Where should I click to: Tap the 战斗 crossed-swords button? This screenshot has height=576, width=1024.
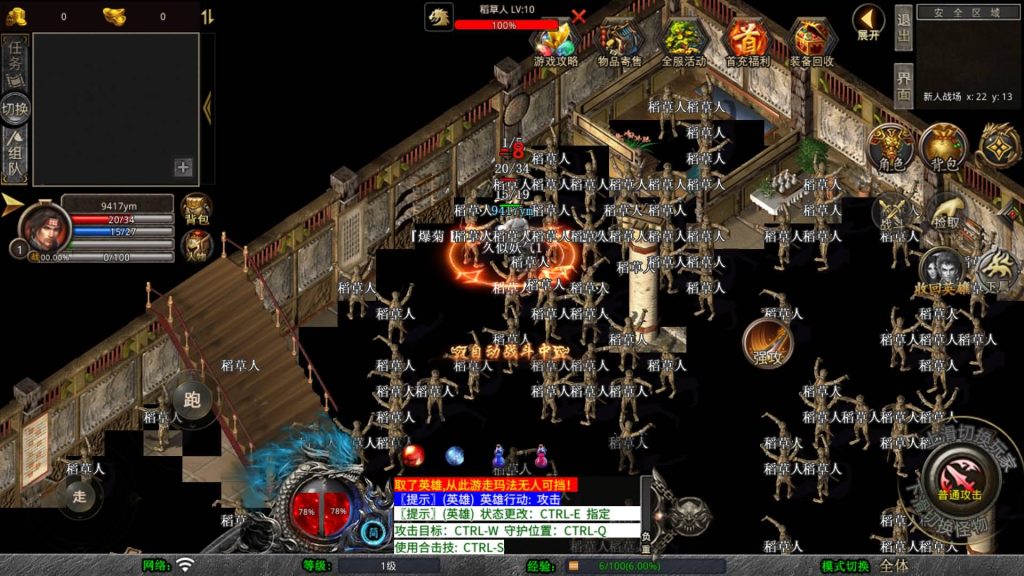click(x=893, y=212)
